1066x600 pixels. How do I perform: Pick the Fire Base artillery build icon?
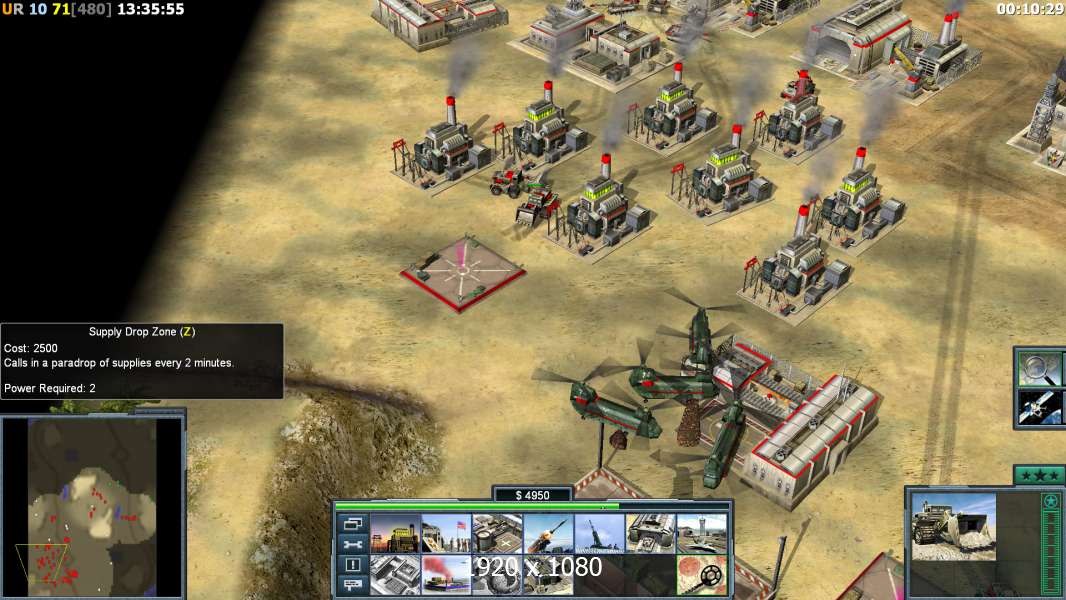[x=598, y=534]
